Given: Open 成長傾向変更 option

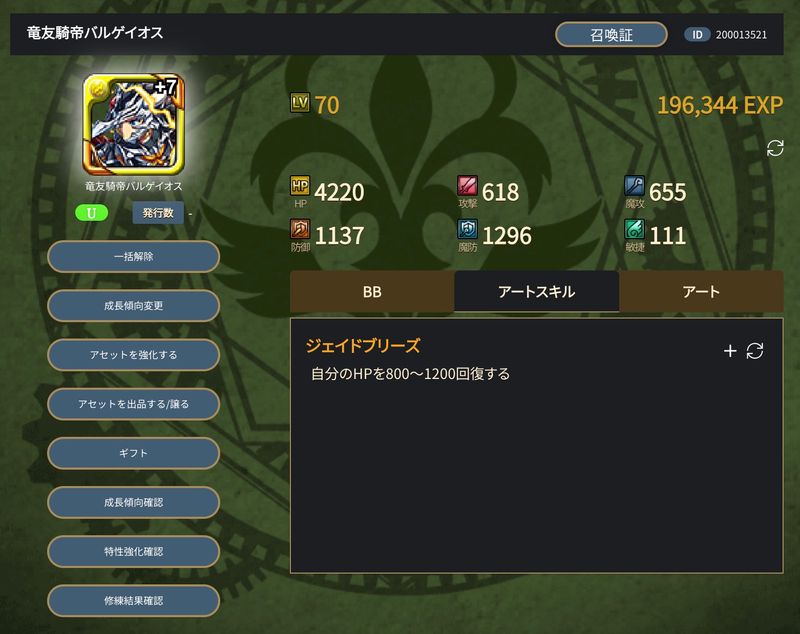Looking at the screenshot, I should (x=133, y=306).
